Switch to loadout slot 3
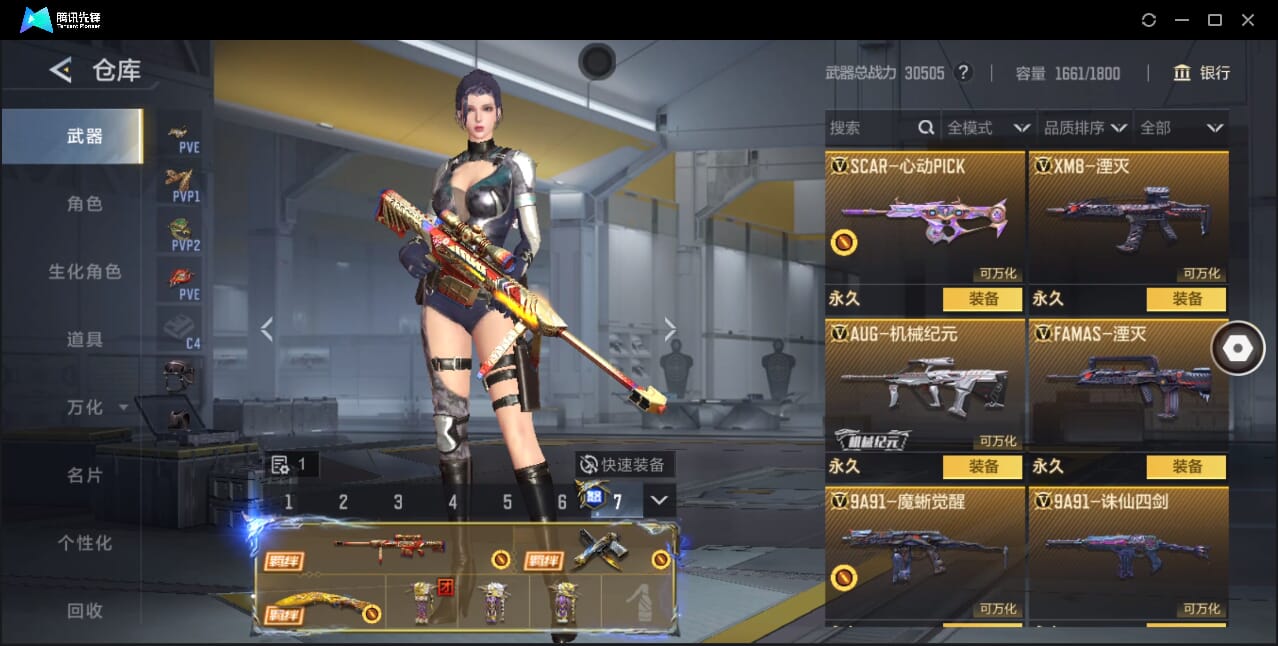Image resolution: width=1278 pixels, height=646 pixels. 398,502
